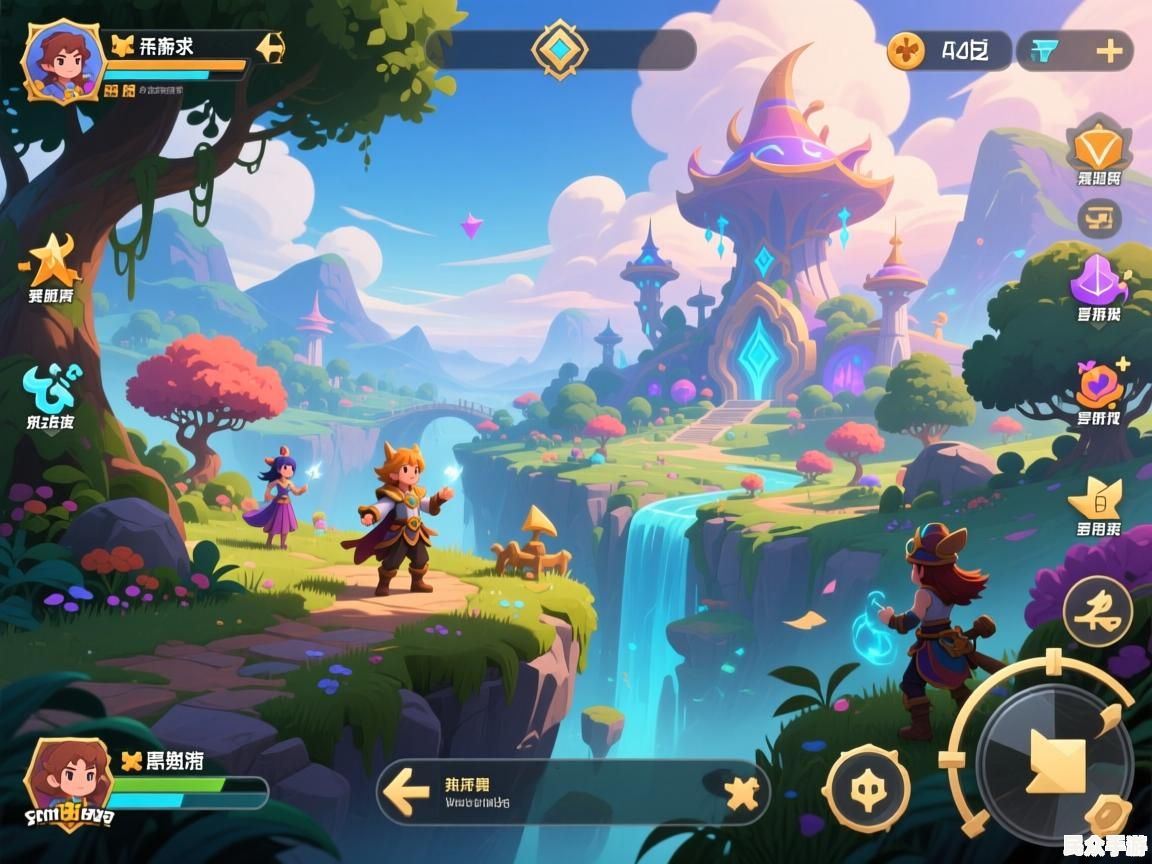Hit the large circular attack button

click(1055, 752)
